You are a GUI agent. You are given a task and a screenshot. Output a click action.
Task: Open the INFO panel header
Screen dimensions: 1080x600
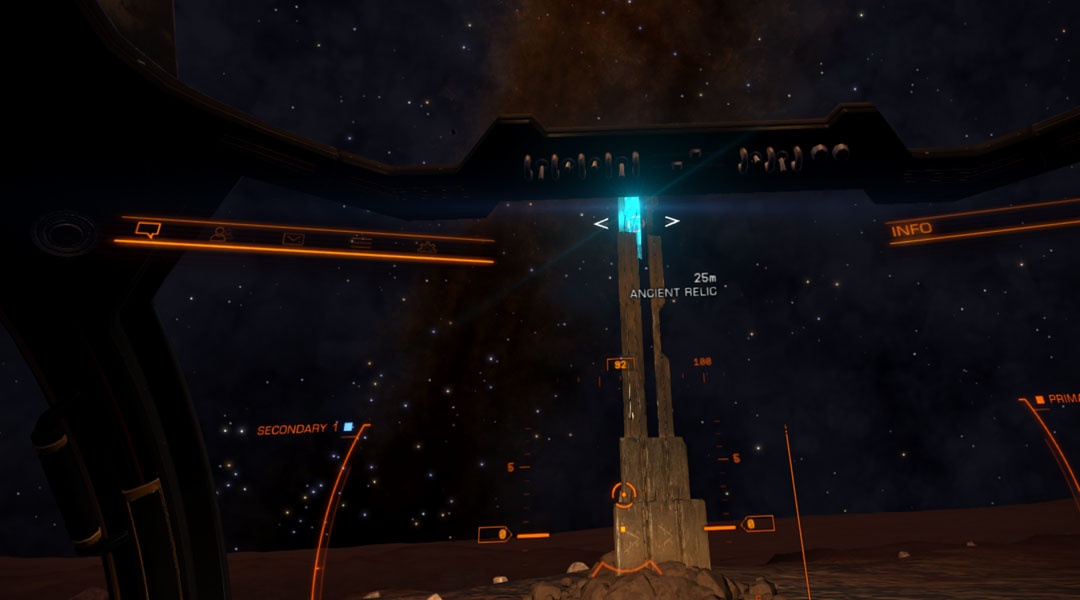(x=911, y=229)
